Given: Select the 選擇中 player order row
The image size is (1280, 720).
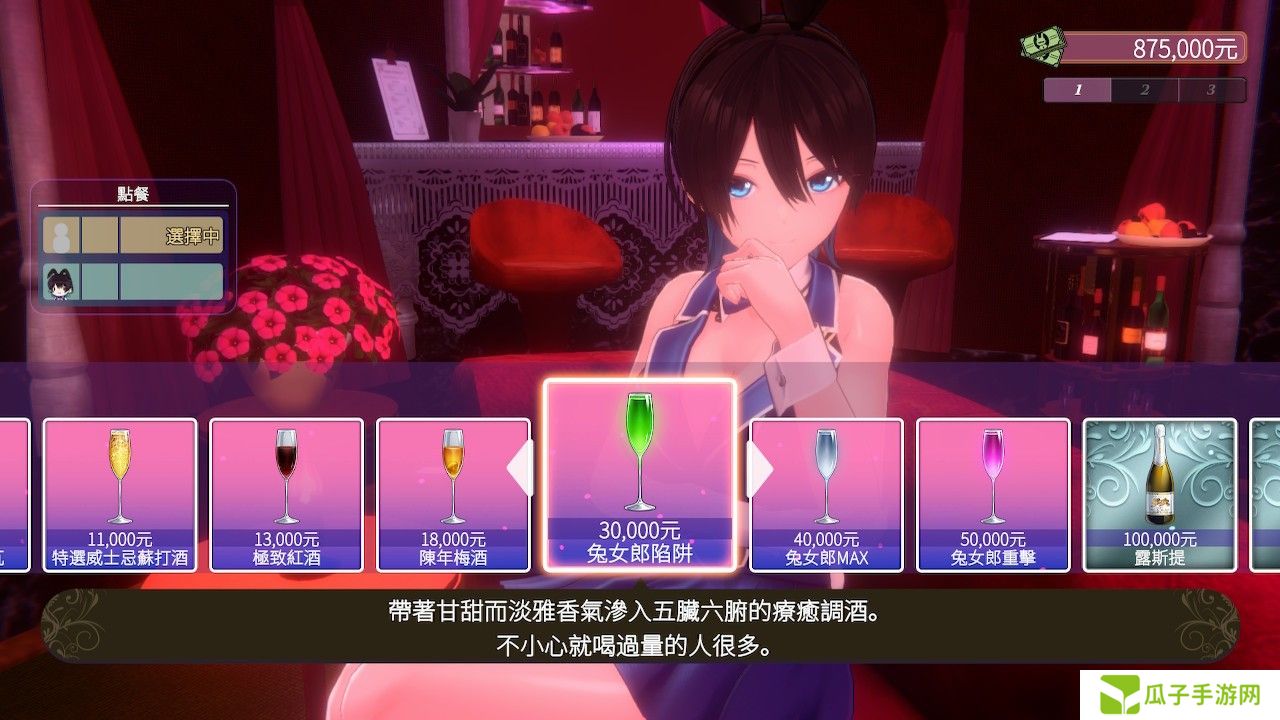Looking at the screenshot, I should coord(133,236).
